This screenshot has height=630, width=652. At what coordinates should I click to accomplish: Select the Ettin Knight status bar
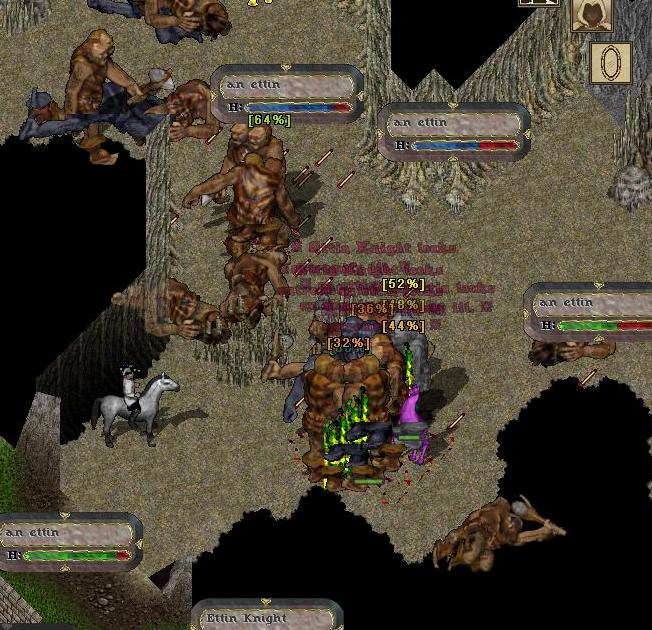tap(267, 616)
